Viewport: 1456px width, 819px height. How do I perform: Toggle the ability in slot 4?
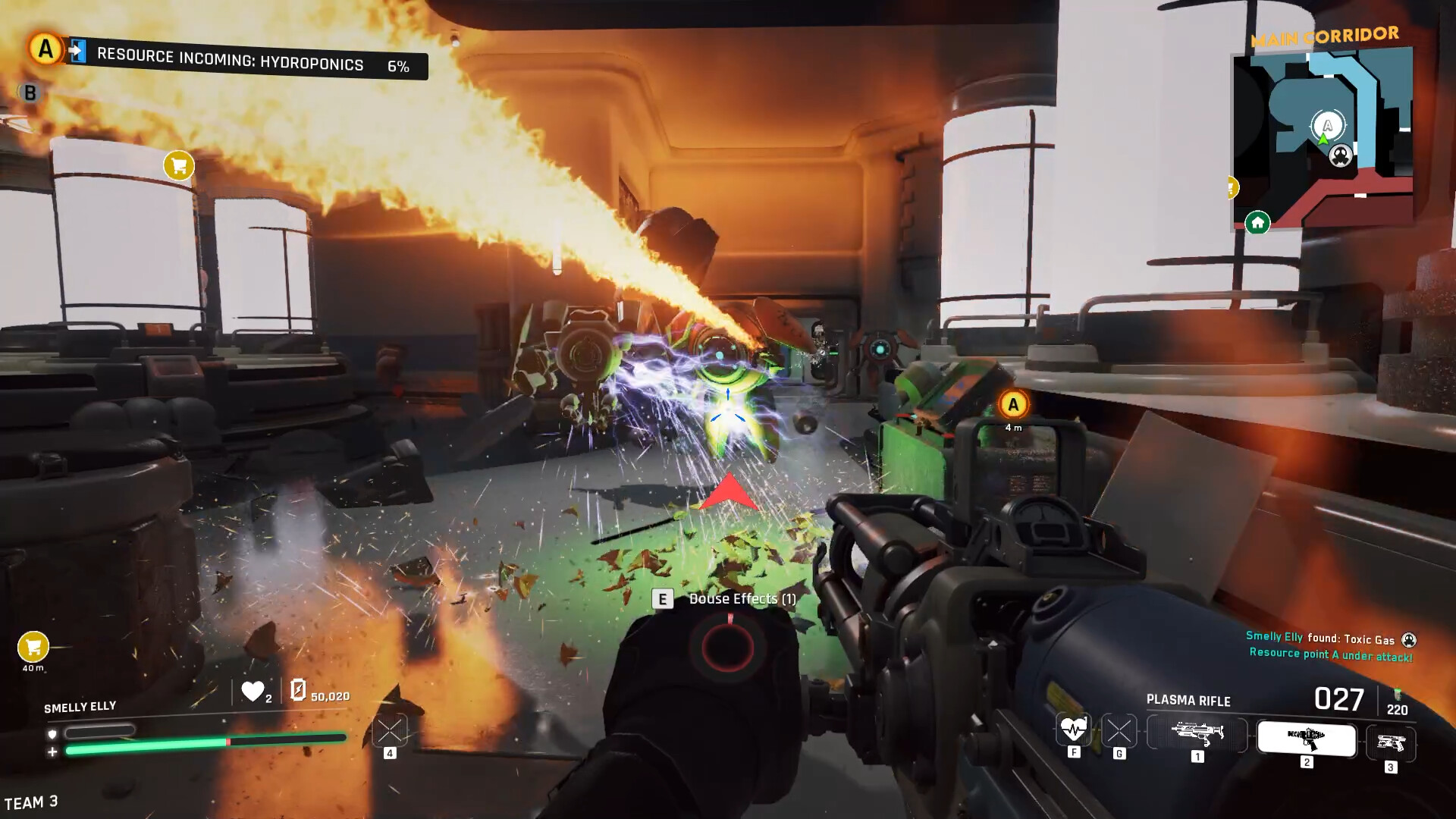[x=389, y=730]
